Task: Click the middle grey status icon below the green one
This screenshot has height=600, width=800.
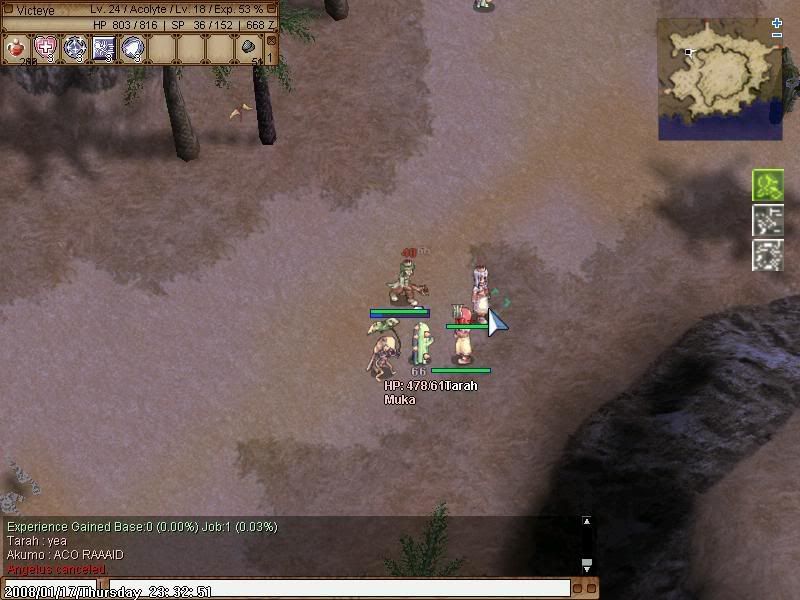Action: [767, 220]
